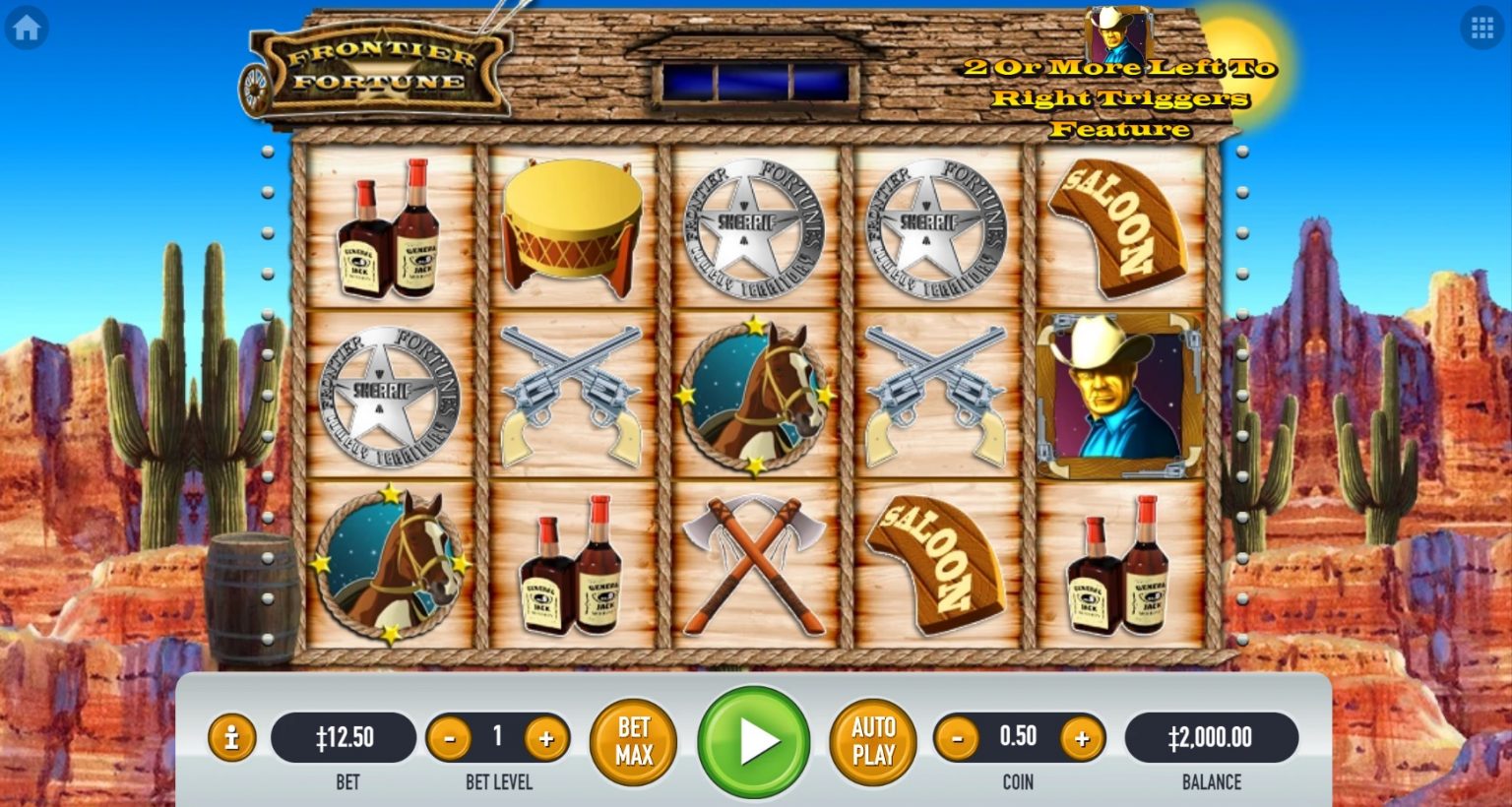
Task: Click the crossed tomahawks symbol on reel three
Action: 754,563
